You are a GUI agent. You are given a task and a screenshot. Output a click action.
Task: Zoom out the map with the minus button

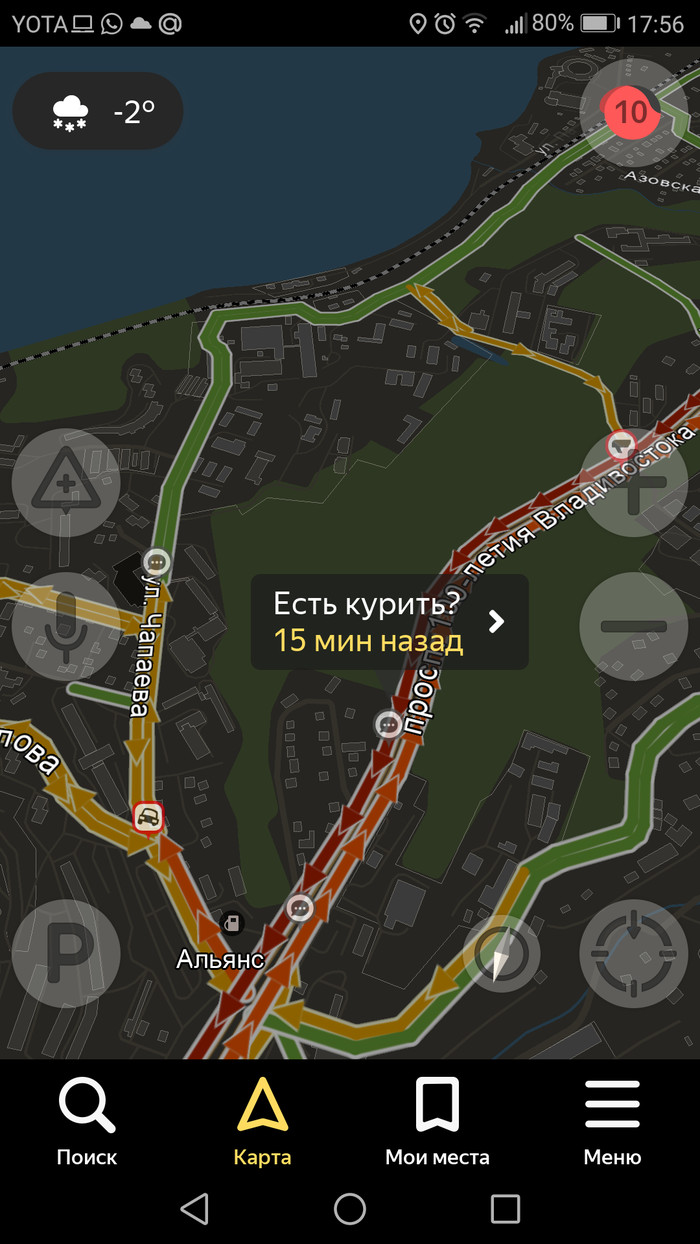click(634, 627)
